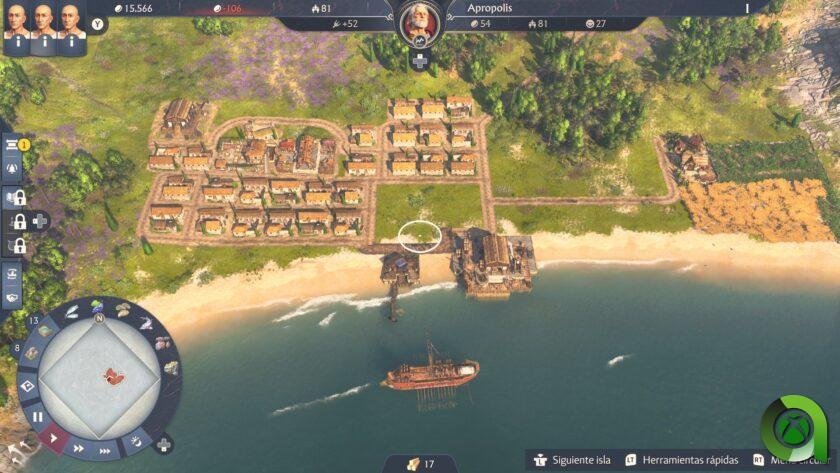Open the notifications list with yellow badge
This screenshot has height=473, width=840.
(13, 146)
